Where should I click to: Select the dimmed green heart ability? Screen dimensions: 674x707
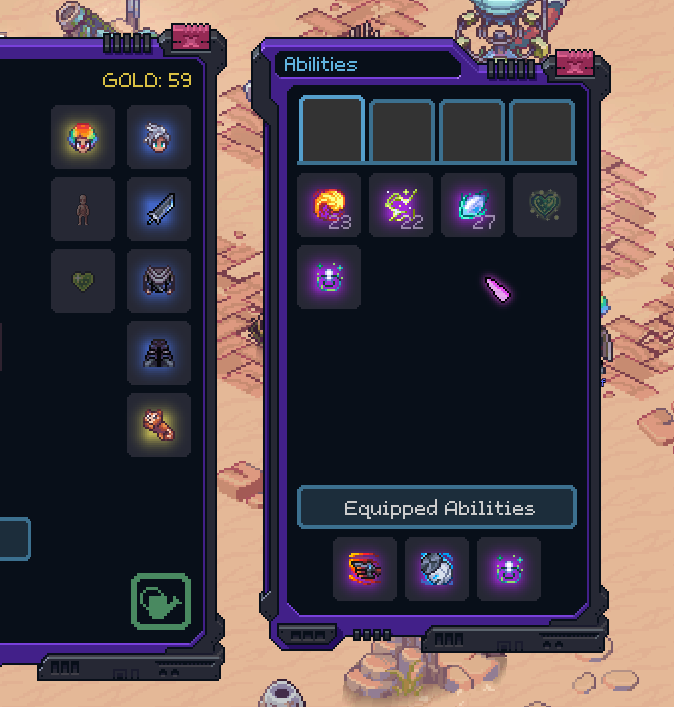tap(545, 205)
